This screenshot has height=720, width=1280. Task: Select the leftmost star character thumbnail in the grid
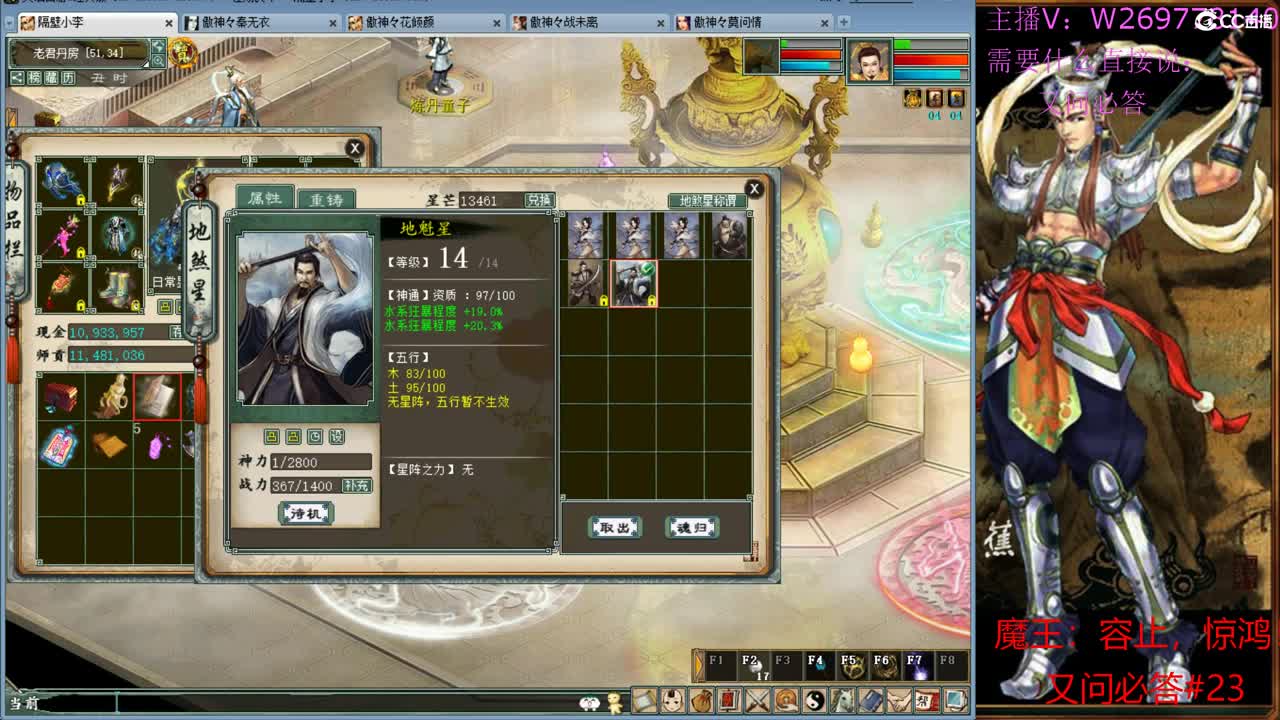pyautogui.click(x=586, y=234)
